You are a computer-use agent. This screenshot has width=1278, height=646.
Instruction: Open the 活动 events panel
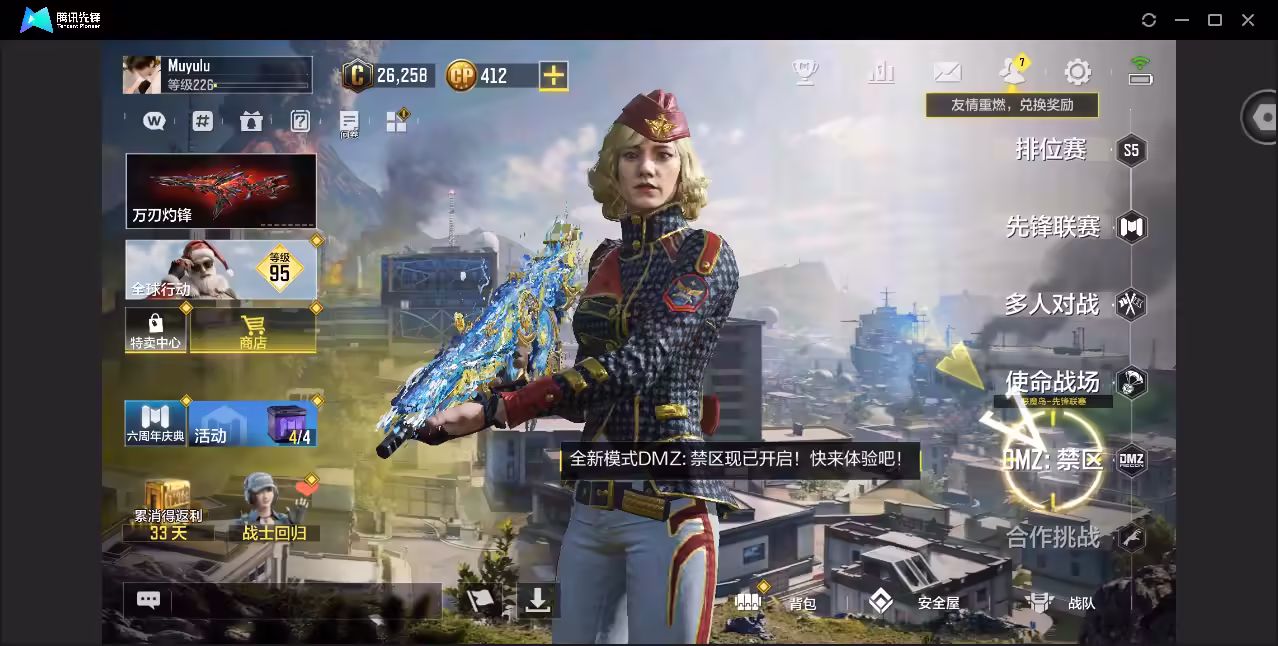(x=252, y=423)
